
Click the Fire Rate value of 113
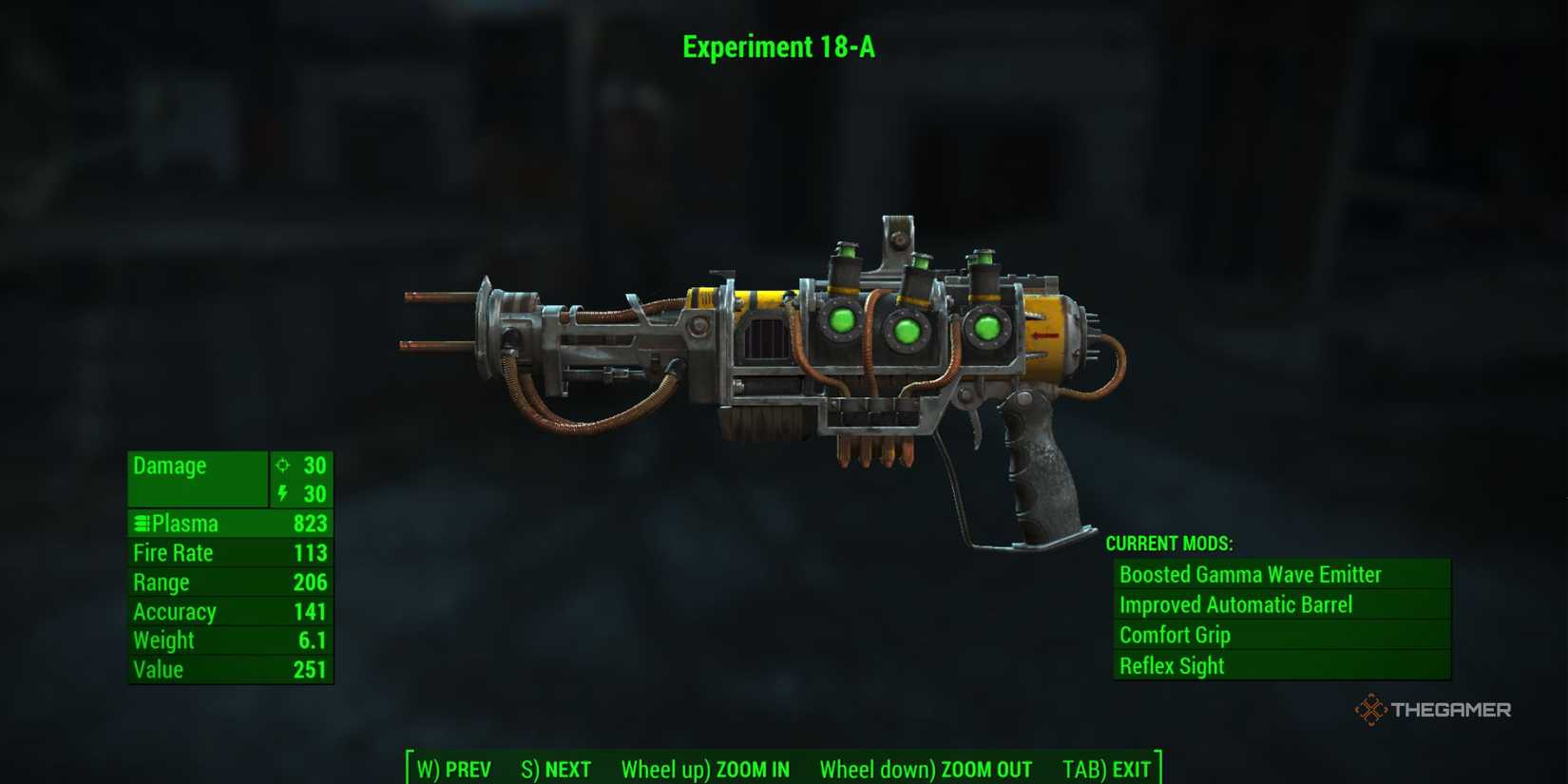310,553
